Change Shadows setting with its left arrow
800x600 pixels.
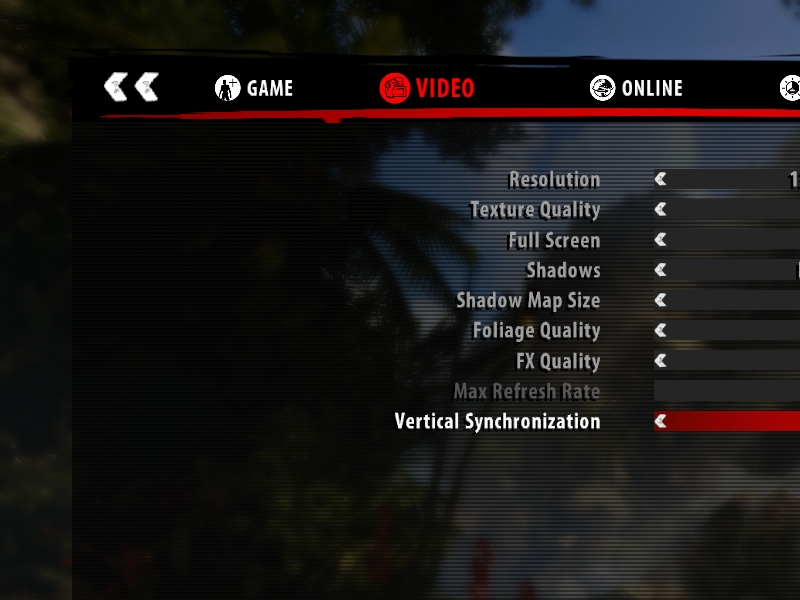(660, 270)
